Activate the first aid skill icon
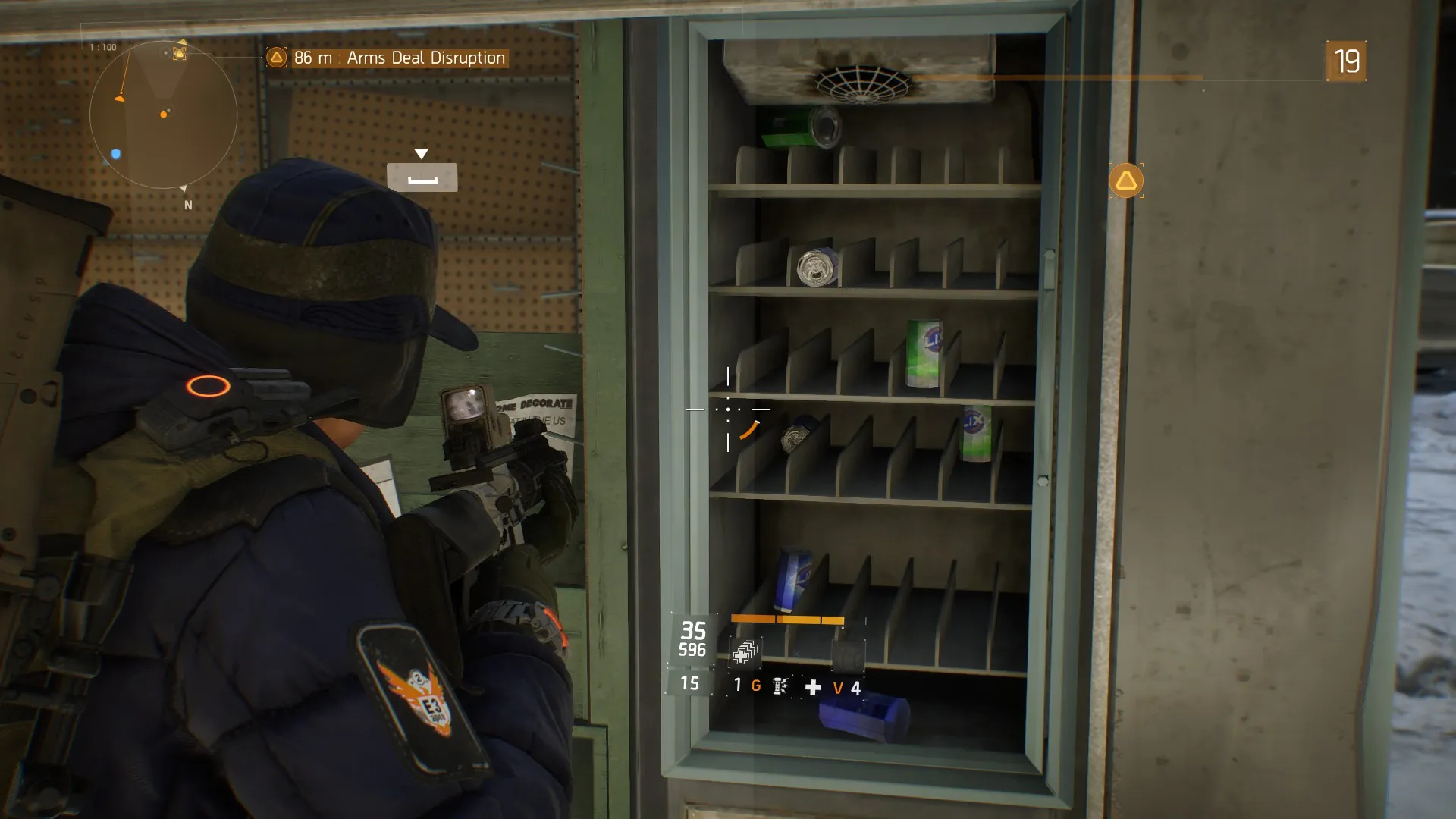The image size is (1456, 819). [745, 652]
